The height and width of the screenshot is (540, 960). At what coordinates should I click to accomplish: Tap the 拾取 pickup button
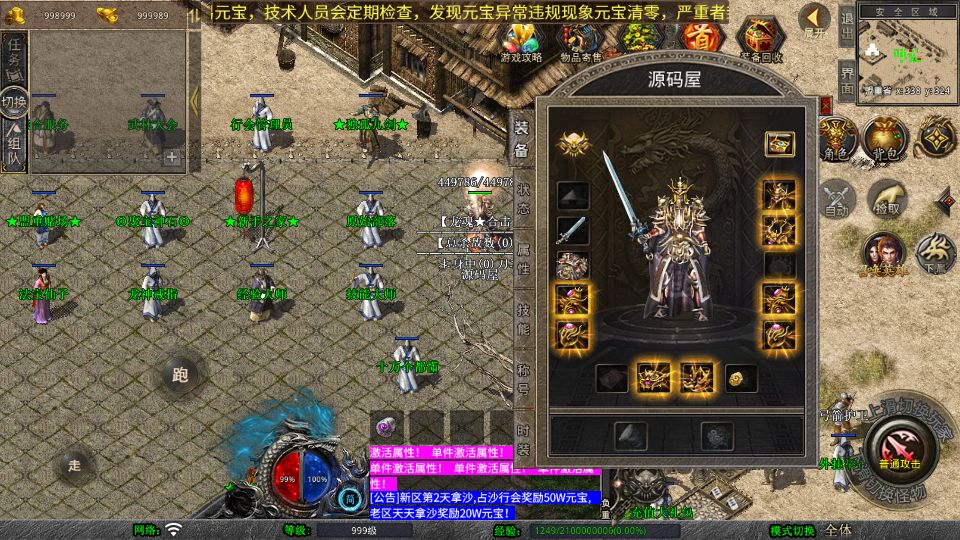click(x=885, y=199)
